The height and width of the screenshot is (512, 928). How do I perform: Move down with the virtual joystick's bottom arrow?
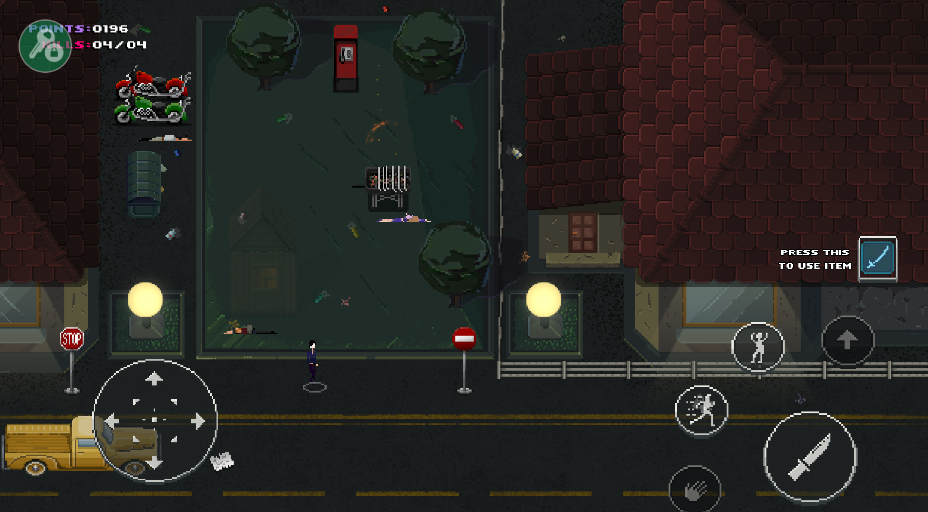(x=154, y=462)
